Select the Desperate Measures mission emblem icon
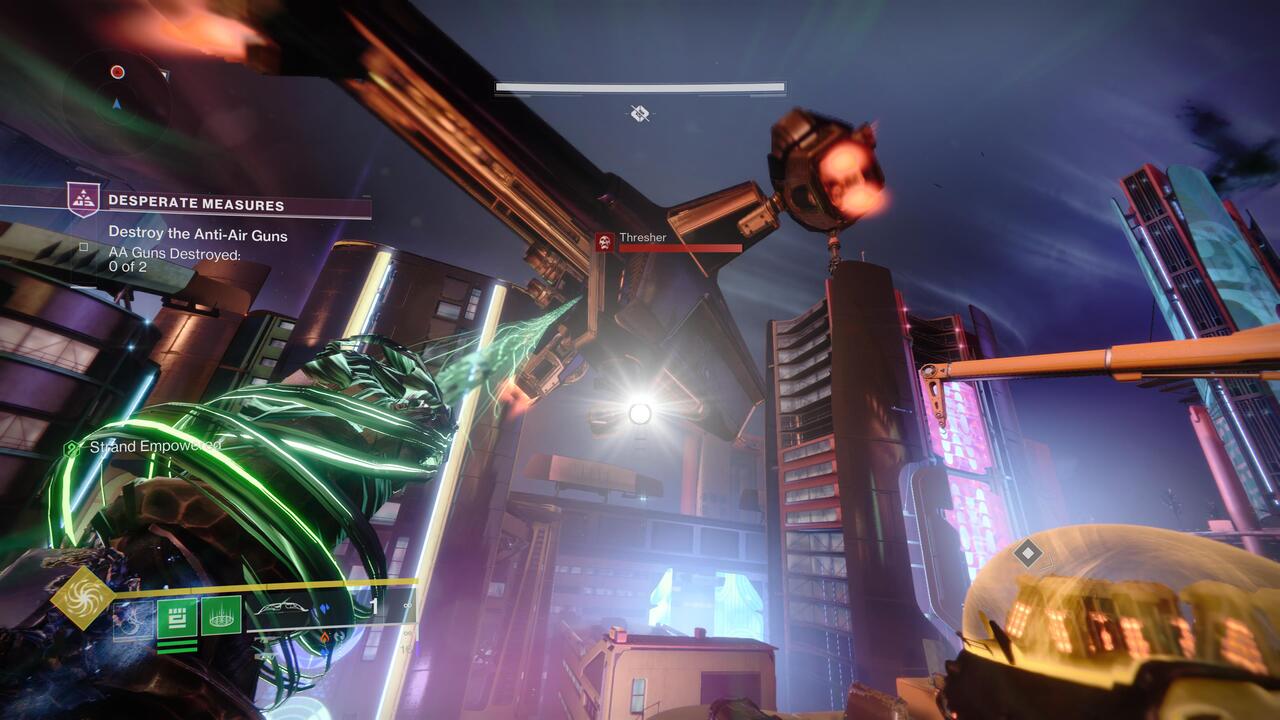The height and width of the screenshot is (720, 1280). coord(85,200)
